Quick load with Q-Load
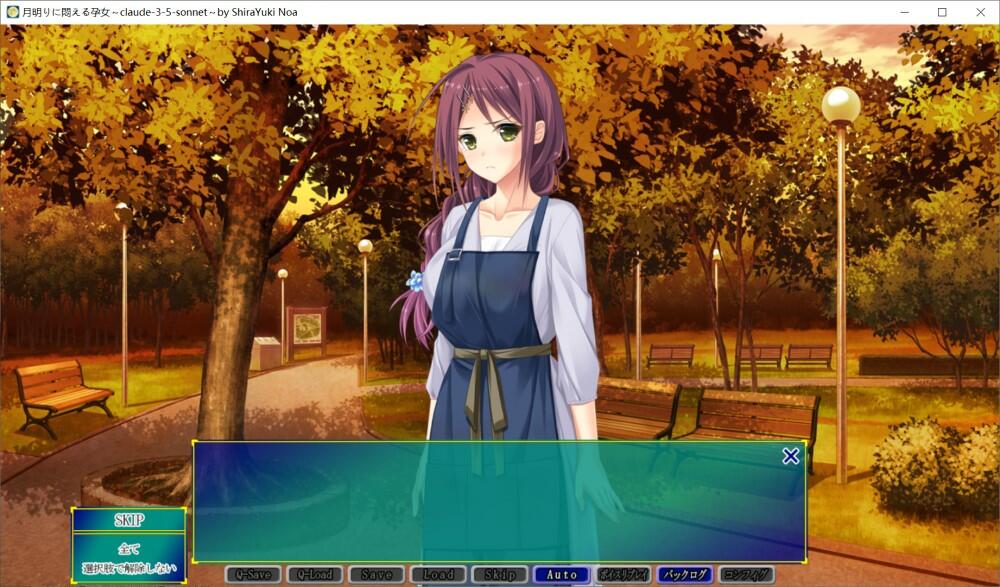 click(x=315, y=575)
